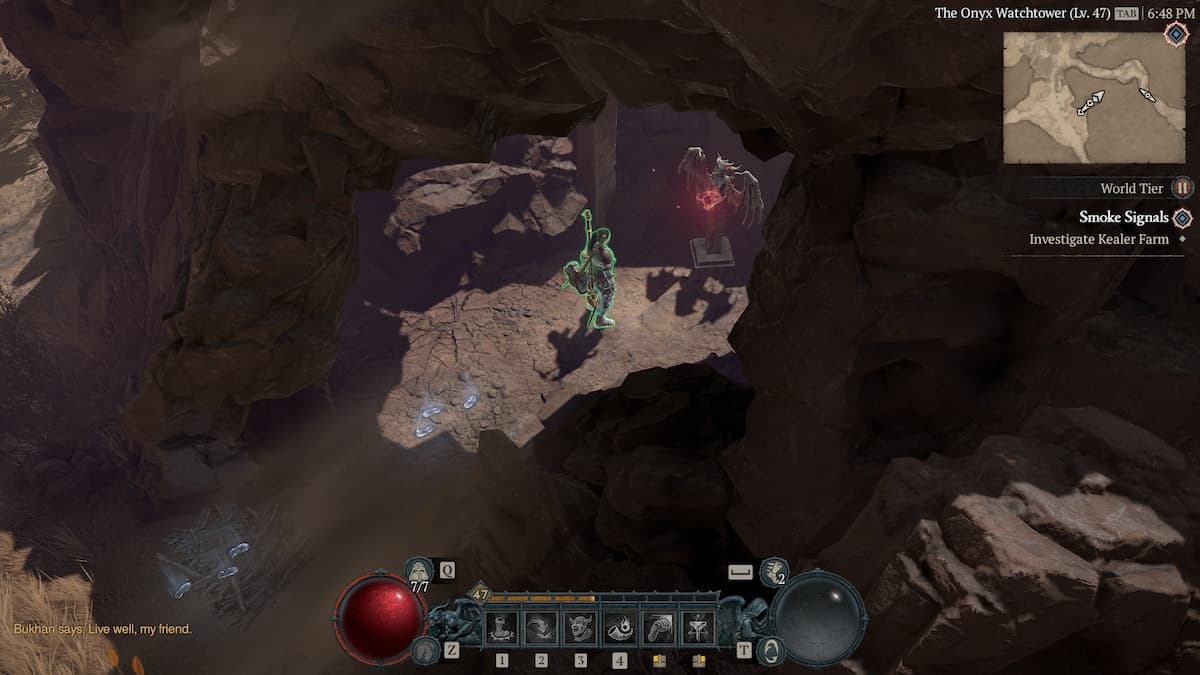Click the quest marker above the minimap
This screenshot has width=1200, height=675.
1175,33
